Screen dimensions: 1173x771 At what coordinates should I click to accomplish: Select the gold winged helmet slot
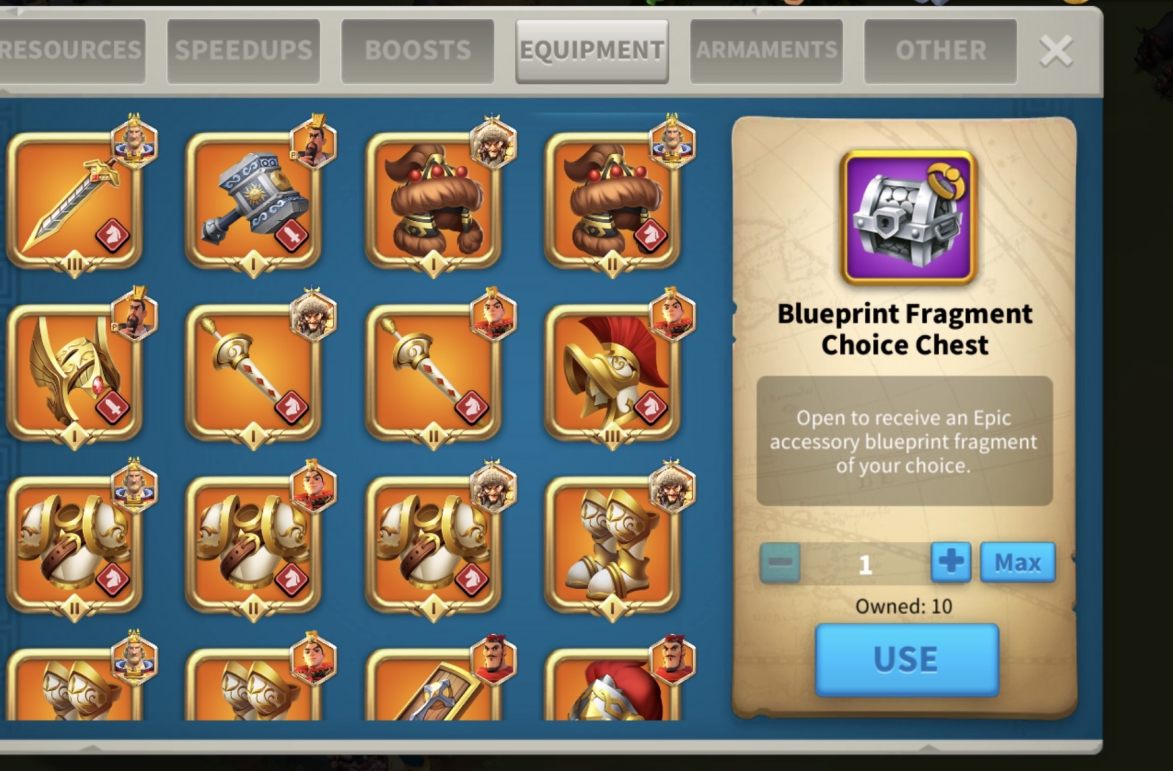tap(74, 372)
